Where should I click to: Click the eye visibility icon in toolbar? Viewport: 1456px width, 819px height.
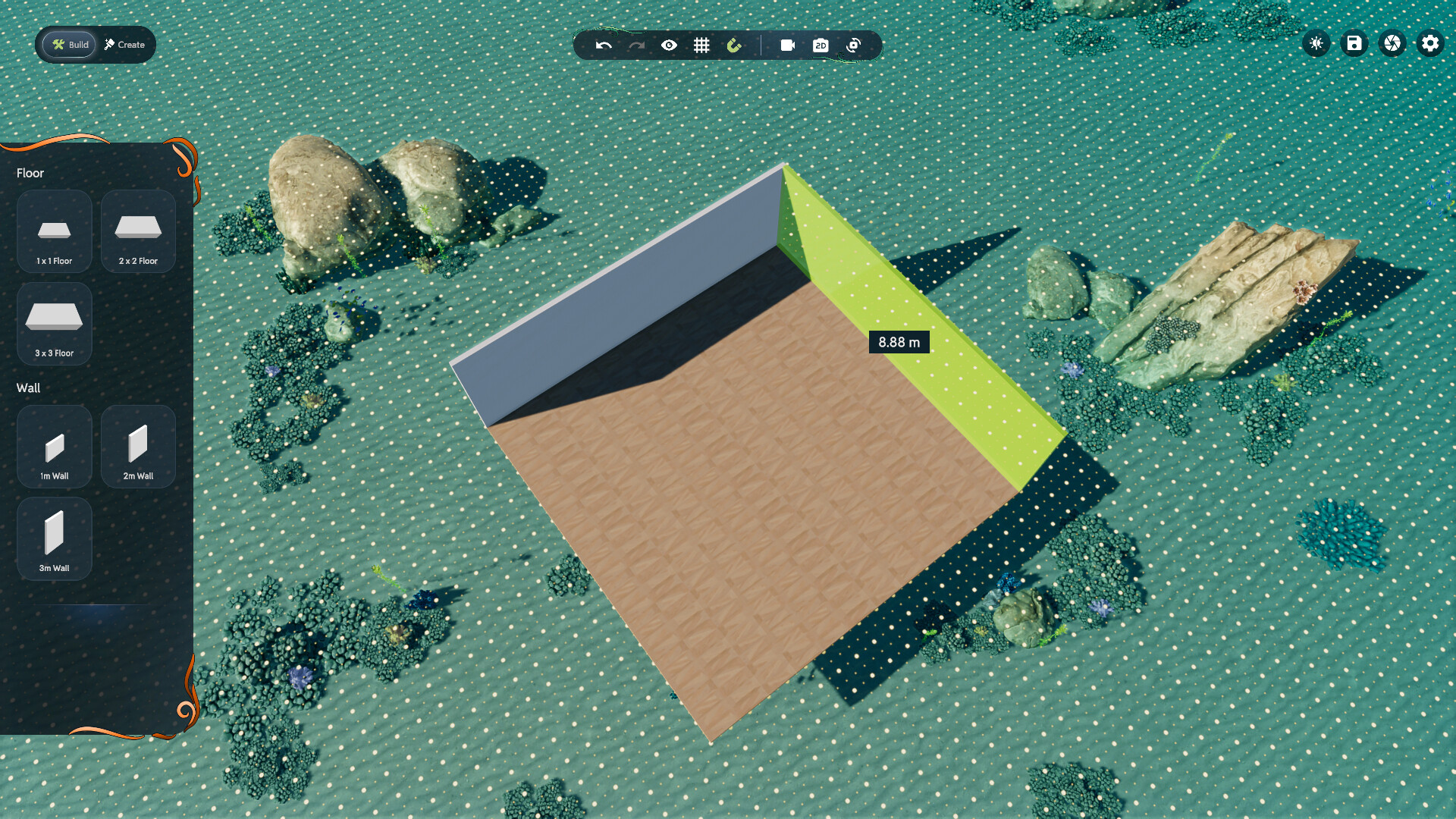(x=669, y=45)
